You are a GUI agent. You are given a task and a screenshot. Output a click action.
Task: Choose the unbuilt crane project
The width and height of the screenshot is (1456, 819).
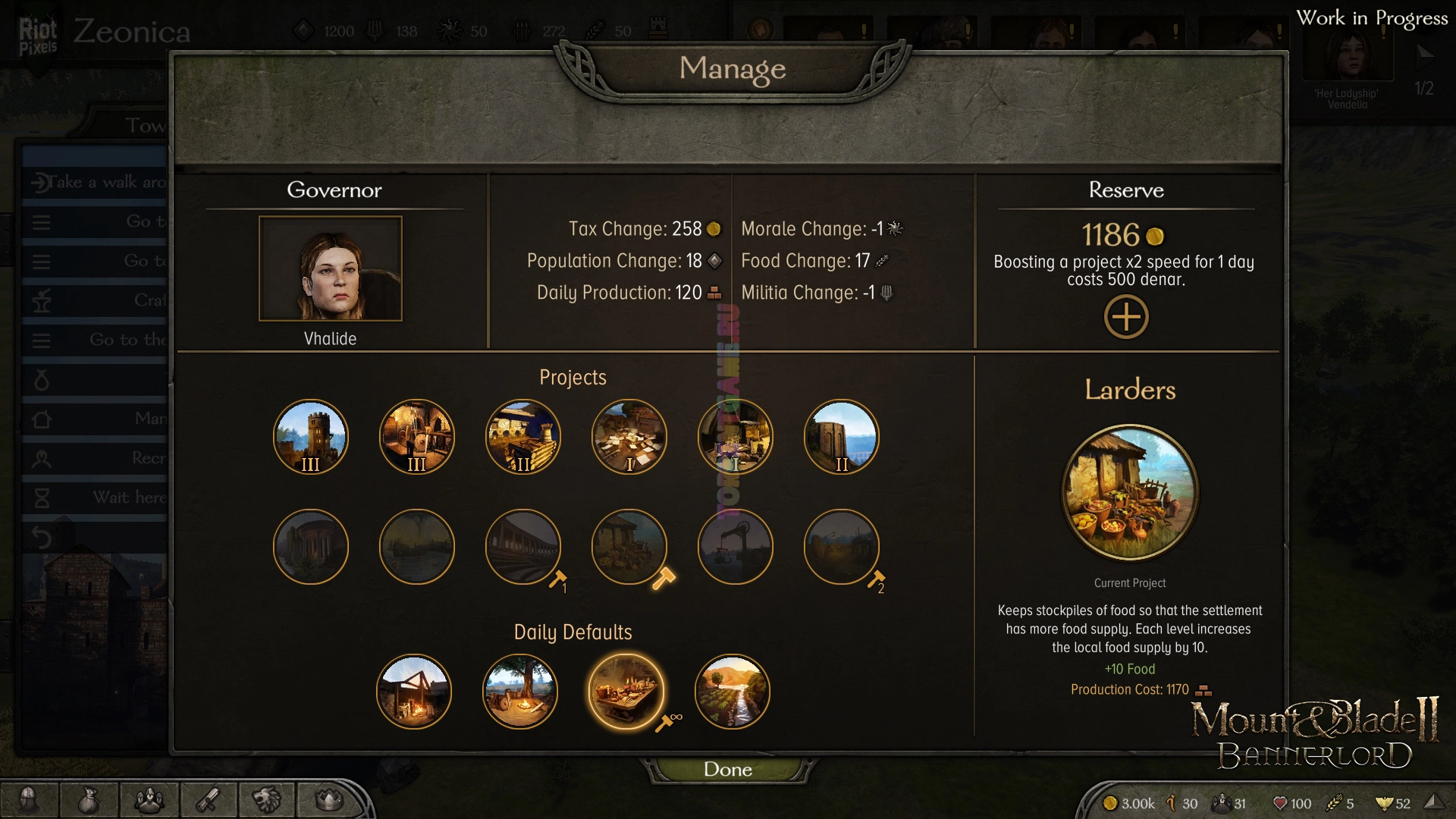(736, 547)
